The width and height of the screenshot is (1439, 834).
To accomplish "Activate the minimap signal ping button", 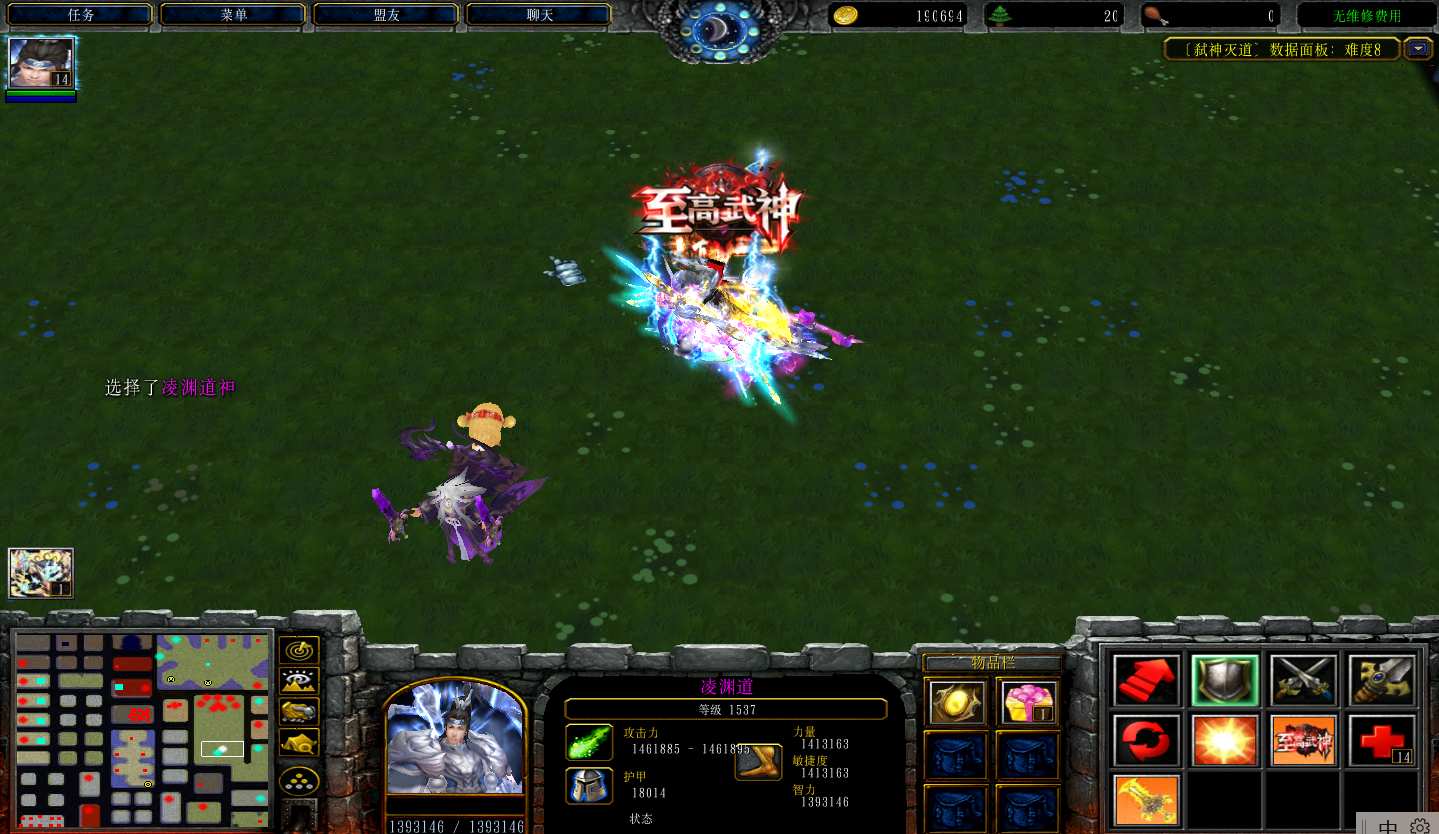I will pos(298,651).
